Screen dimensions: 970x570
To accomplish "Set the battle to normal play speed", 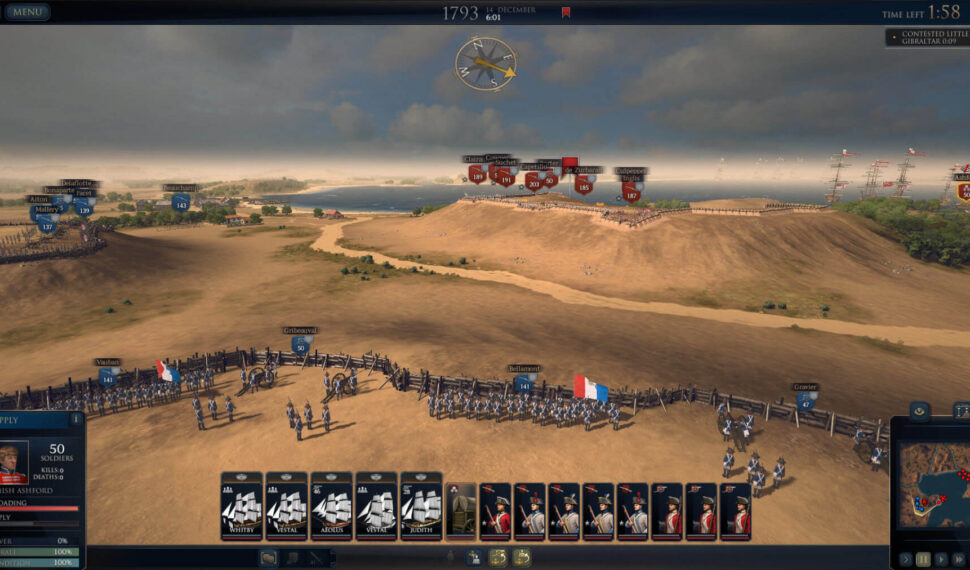I will [941, 559].
